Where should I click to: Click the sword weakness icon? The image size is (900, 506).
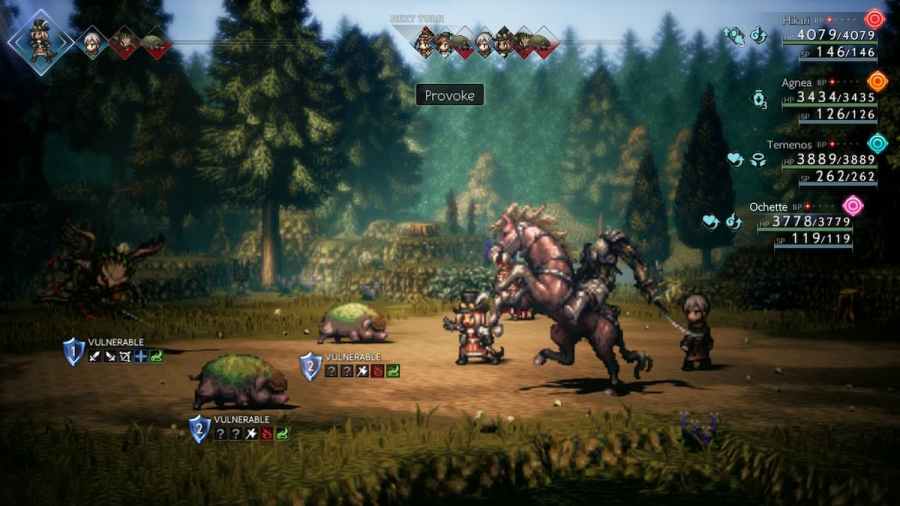[93, 356]
